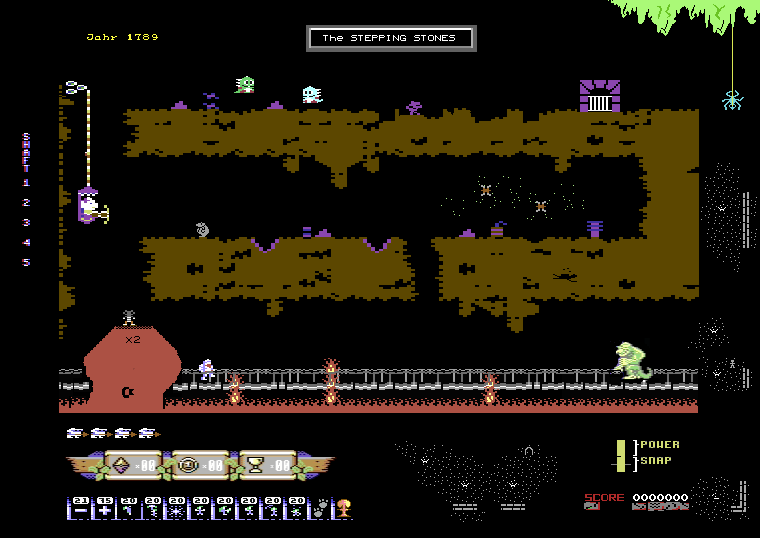Viewport: 760px width, 538px height.
Task: Increase the release rate with the plus button
Action: 105,508
